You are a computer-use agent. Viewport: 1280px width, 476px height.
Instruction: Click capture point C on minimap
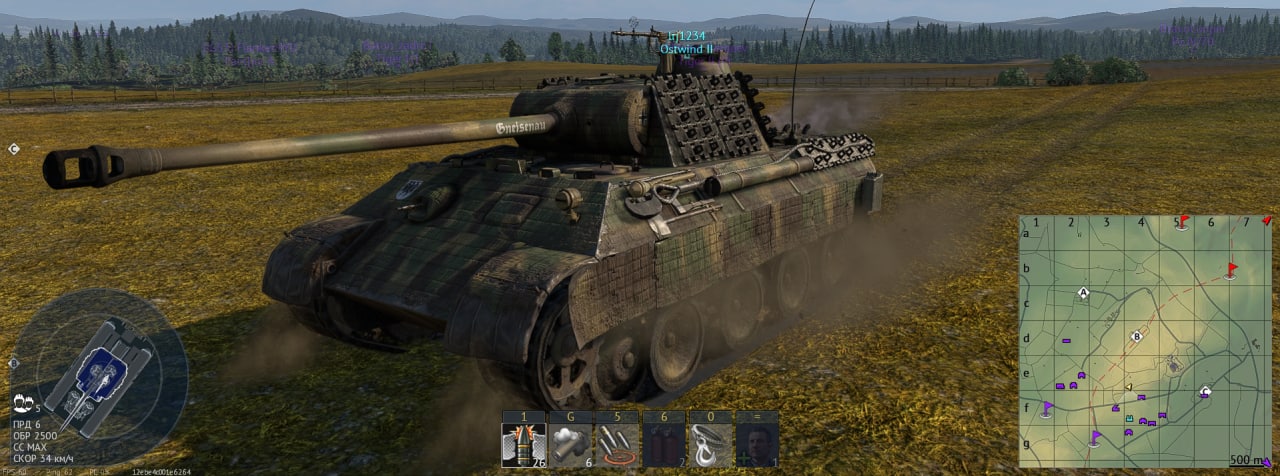click(x=1205, y=392)
